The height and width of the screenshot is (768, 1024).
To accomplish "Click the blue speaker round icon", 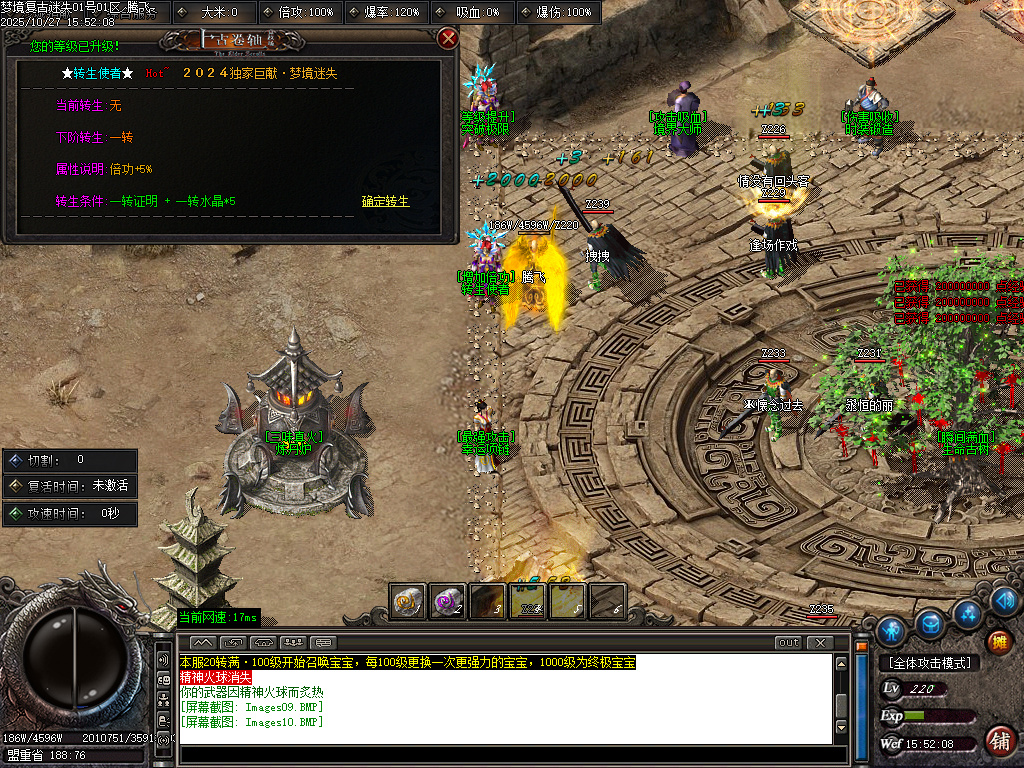I will [1007, 601].
